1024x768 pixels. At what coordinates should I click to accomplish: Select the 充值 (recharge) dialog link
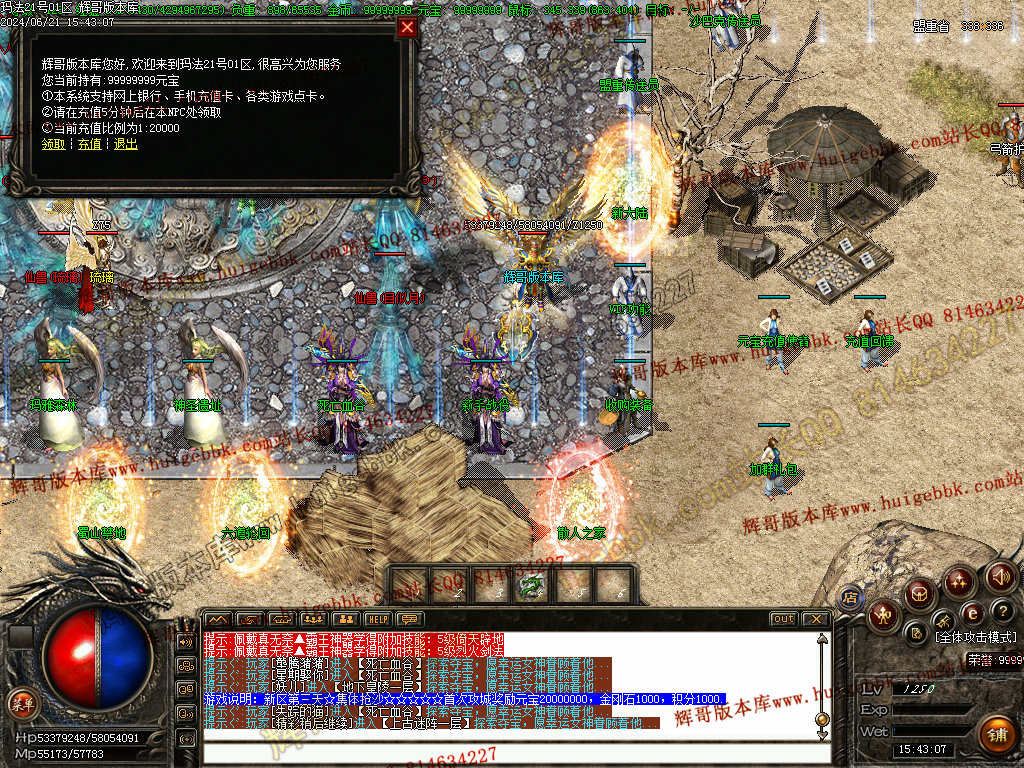[90, 144]
